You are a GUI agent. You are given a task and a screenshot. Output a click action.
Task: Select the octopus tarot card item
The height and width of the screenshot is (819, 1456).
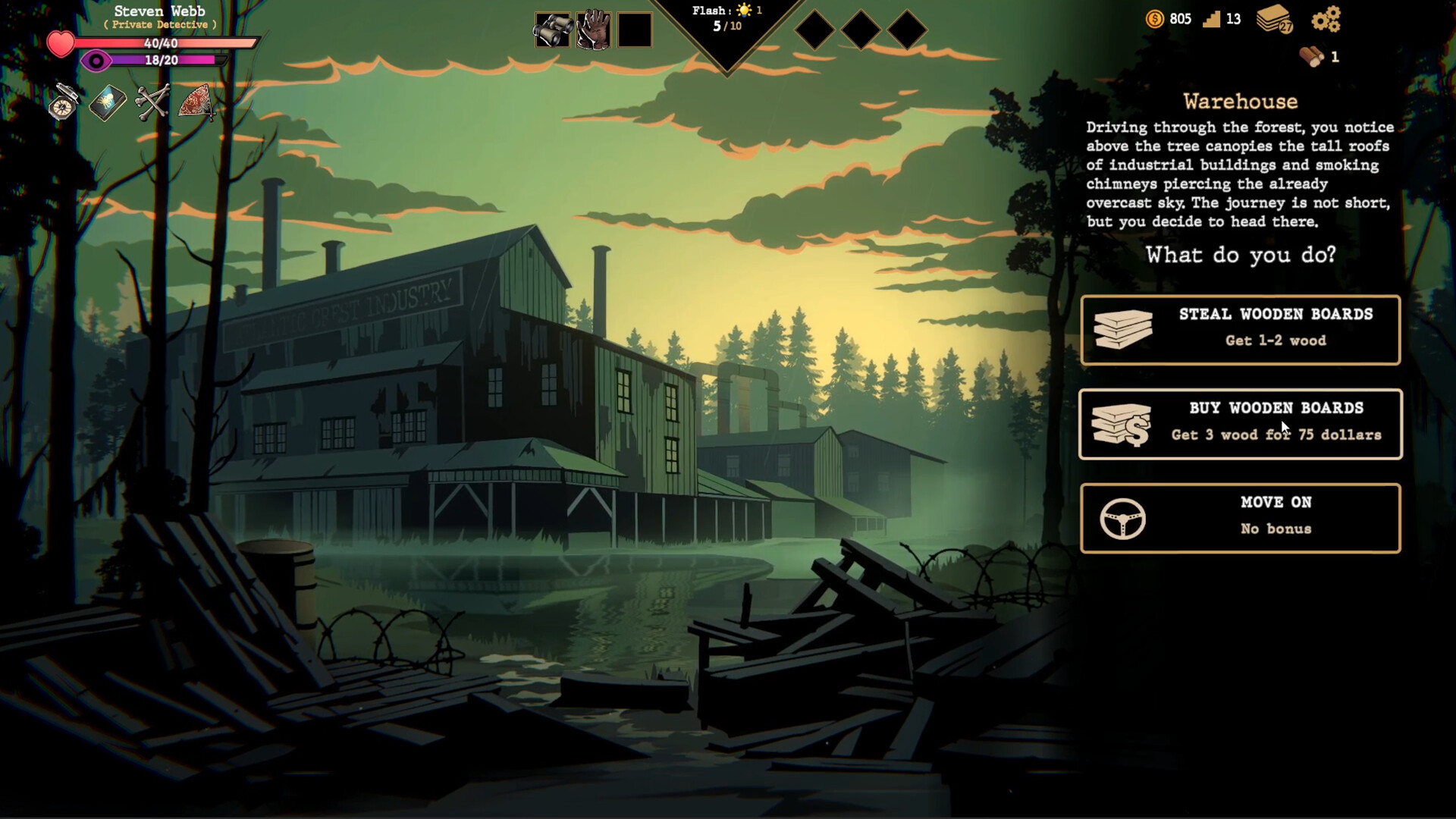pos(106,103)
